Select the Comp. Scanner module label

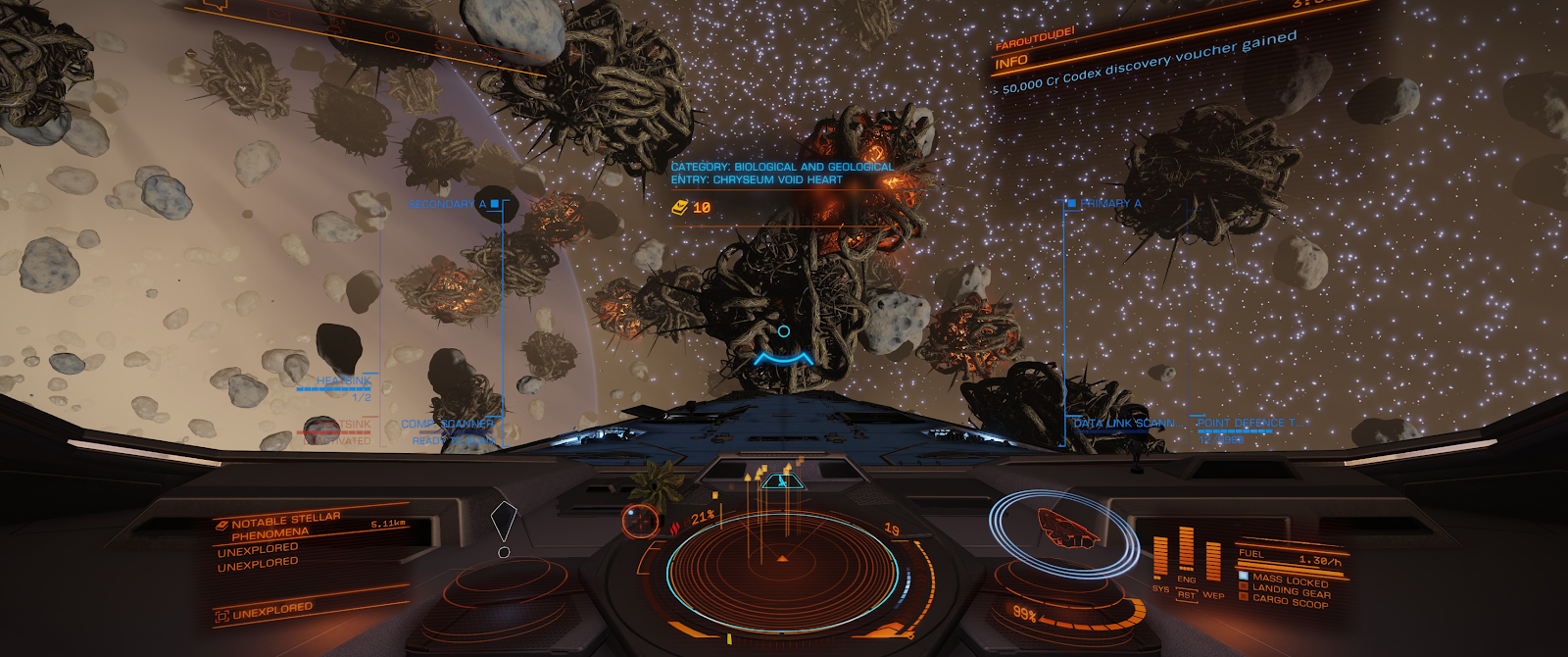[448, 424]
